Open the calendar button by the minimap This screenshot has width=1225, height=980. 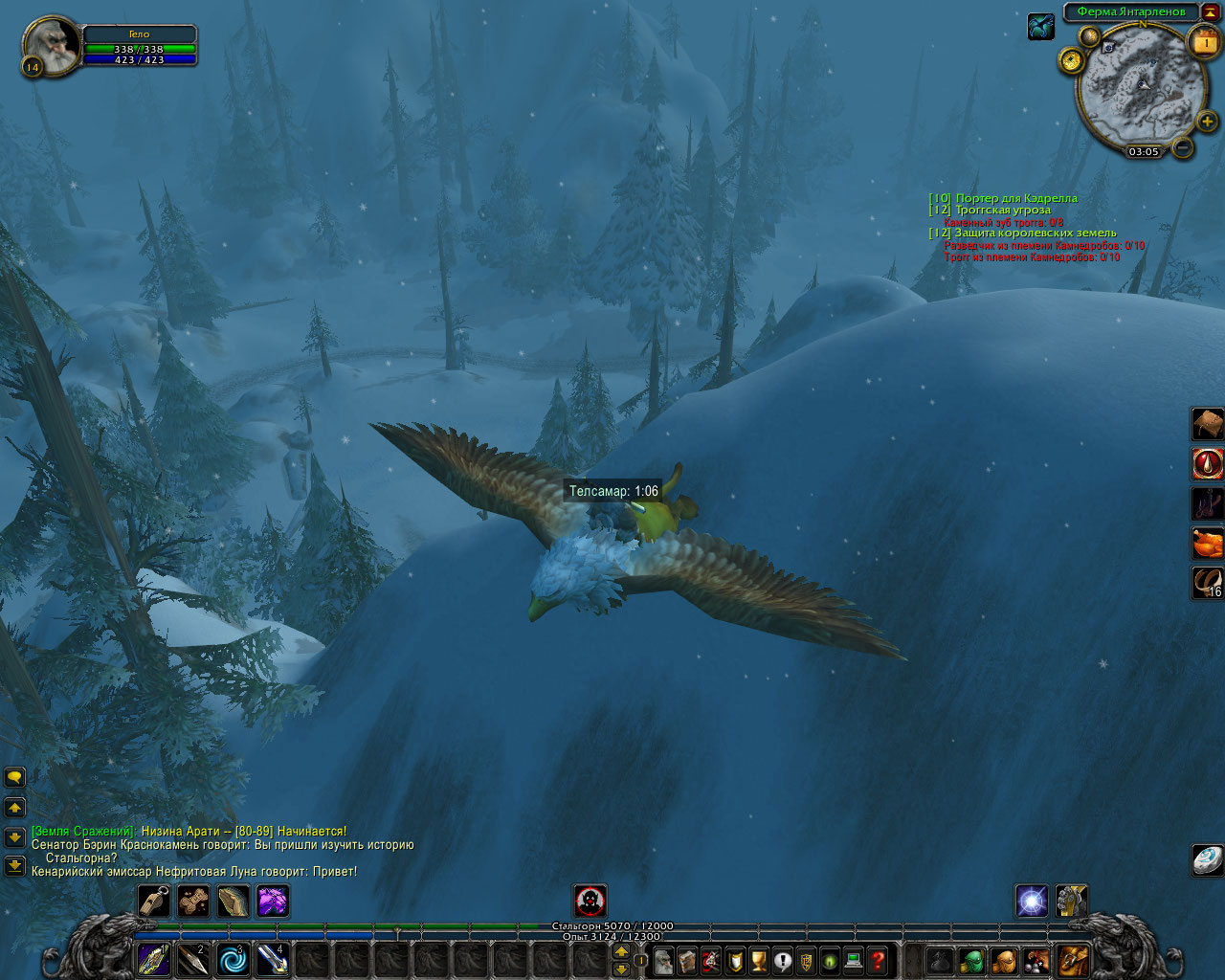coord(1204,43)
